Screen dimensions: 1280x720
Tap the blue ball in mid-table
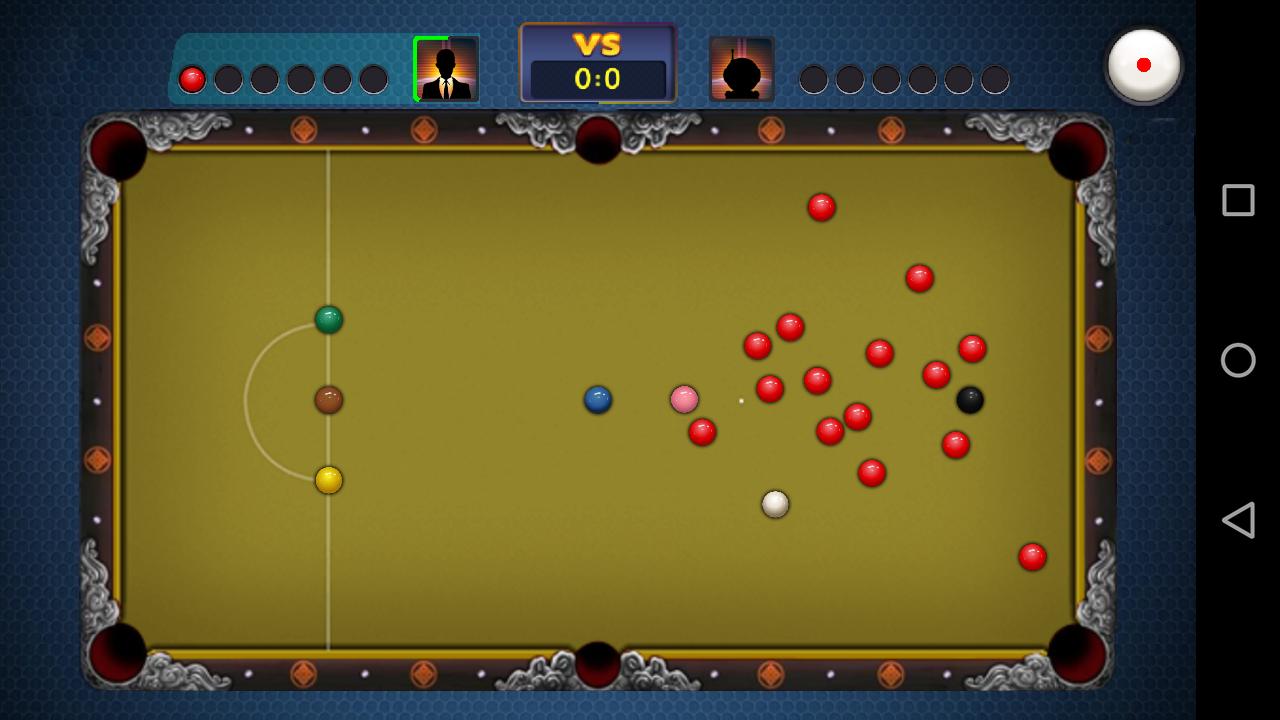(x=597, y=399)
